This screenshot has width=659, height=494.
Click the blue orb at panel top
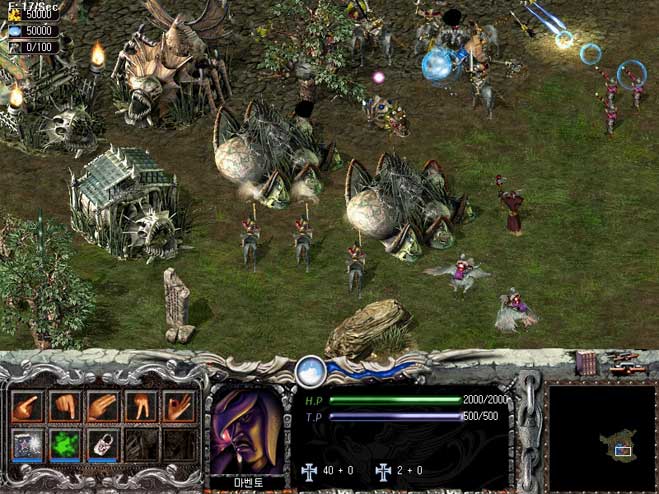click(310, 369)
